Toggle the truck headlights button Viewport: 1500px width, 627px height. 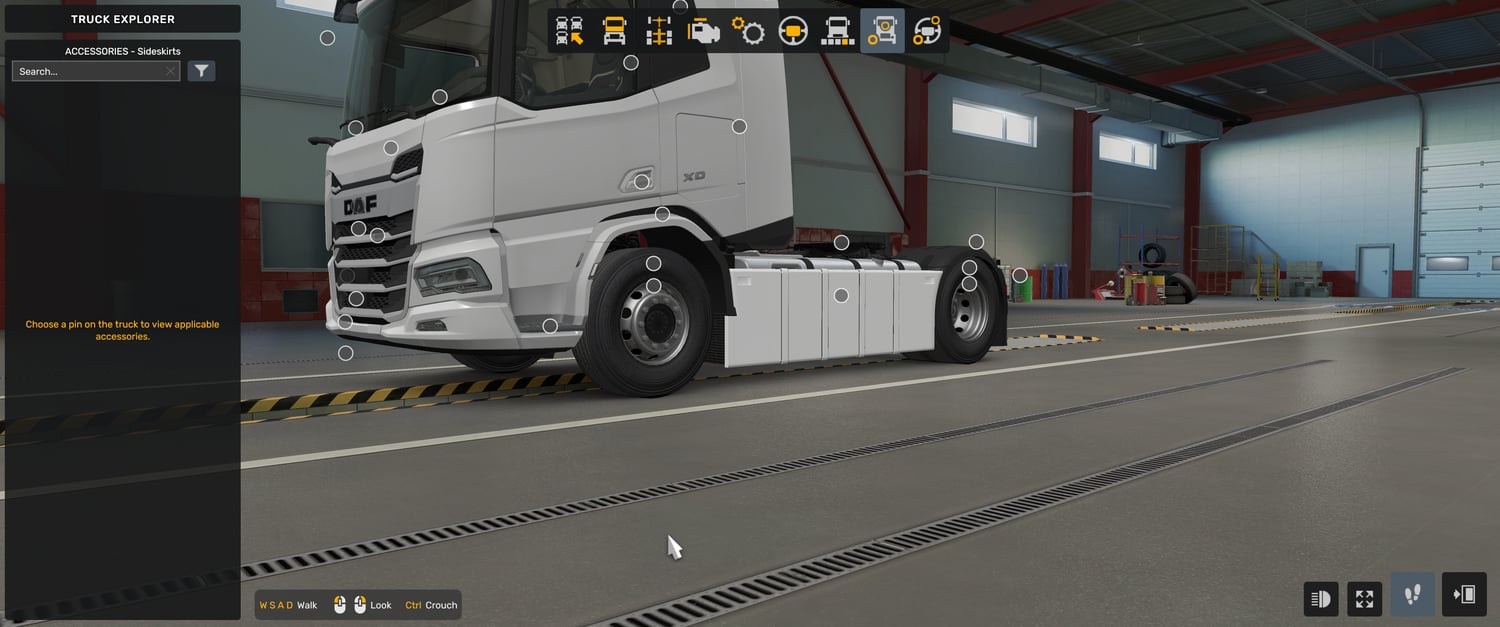[x=1321, y=599]
